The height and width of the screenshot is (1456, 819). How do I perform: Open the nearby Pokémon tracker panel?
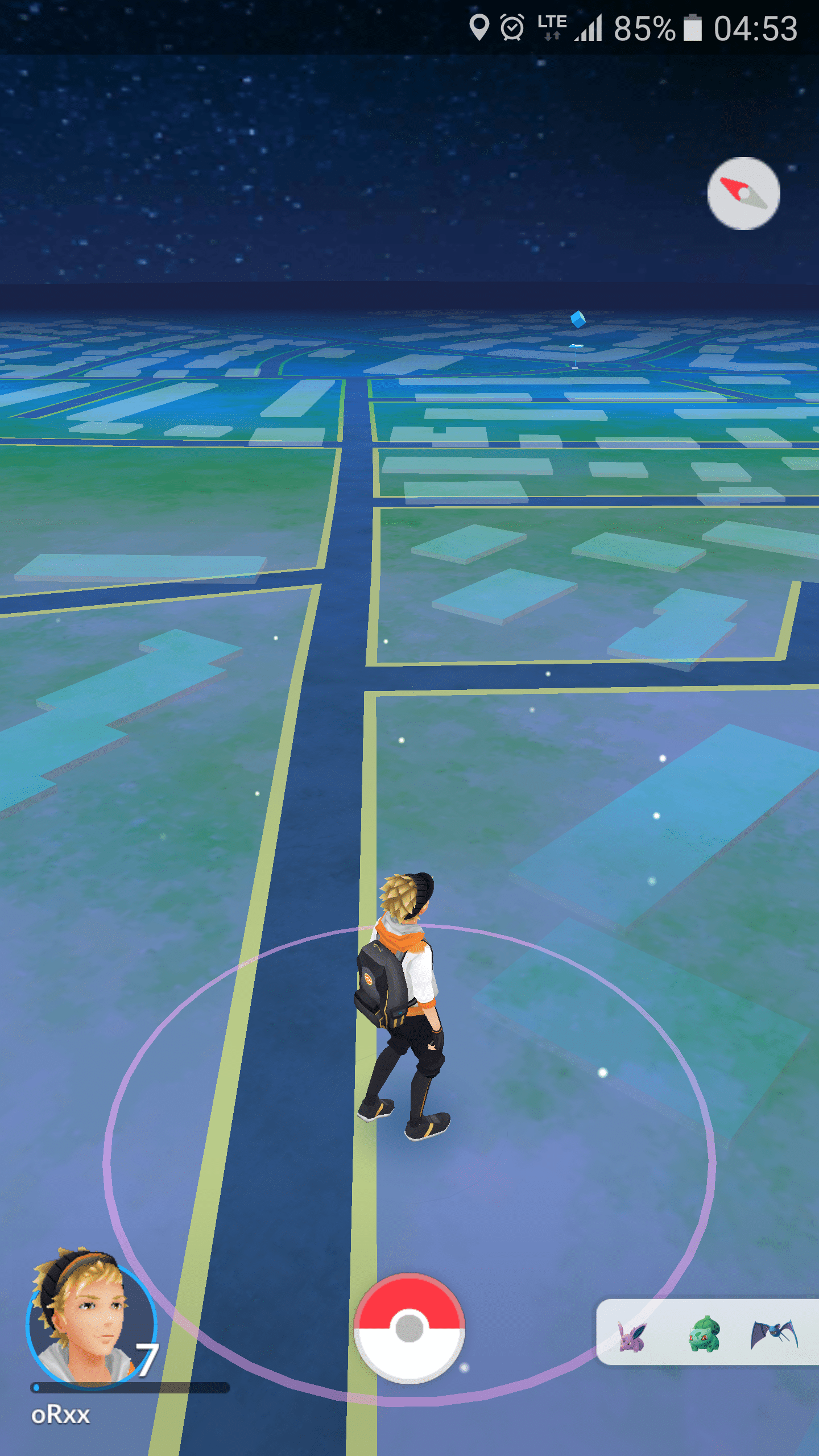[707, 1332]
